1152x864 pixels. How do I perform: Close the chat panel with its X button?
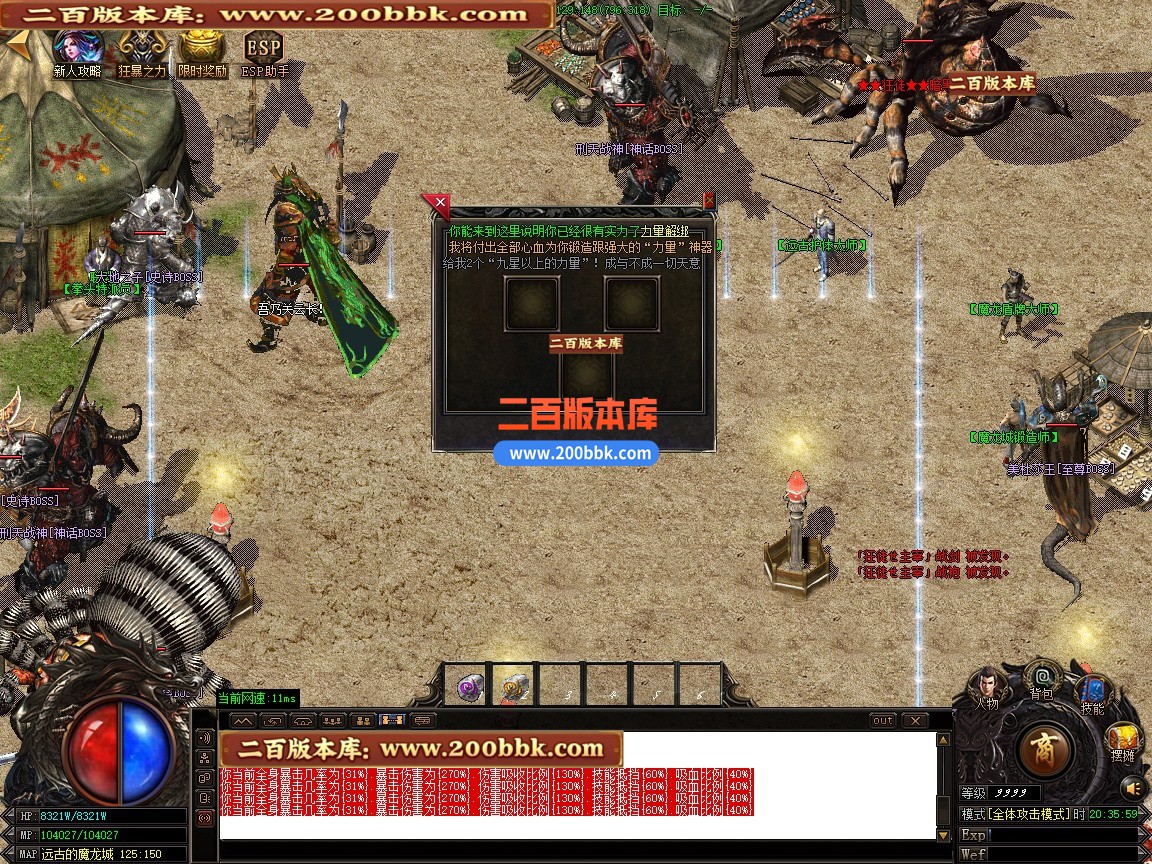pyautogui.click(x=914, y=720)
